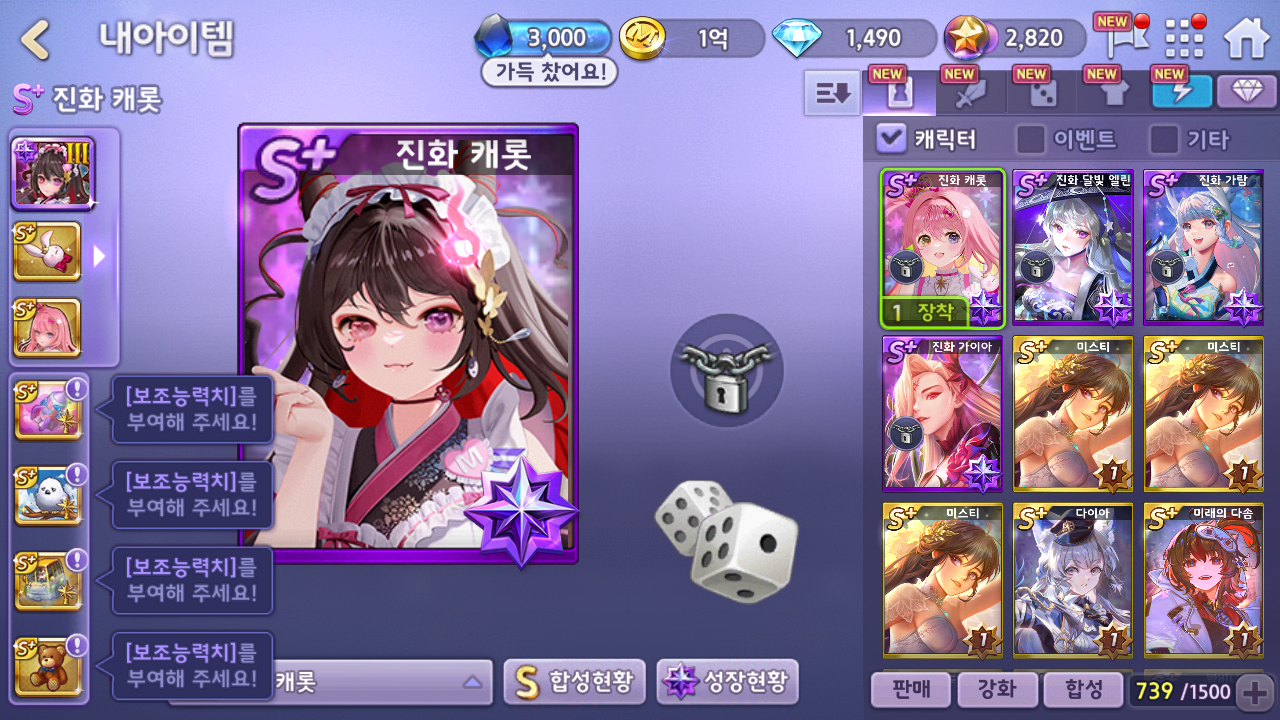Tap the 판매 sell button
Image resolution: width=1280 pixels, height=720 pixels.
909,689
